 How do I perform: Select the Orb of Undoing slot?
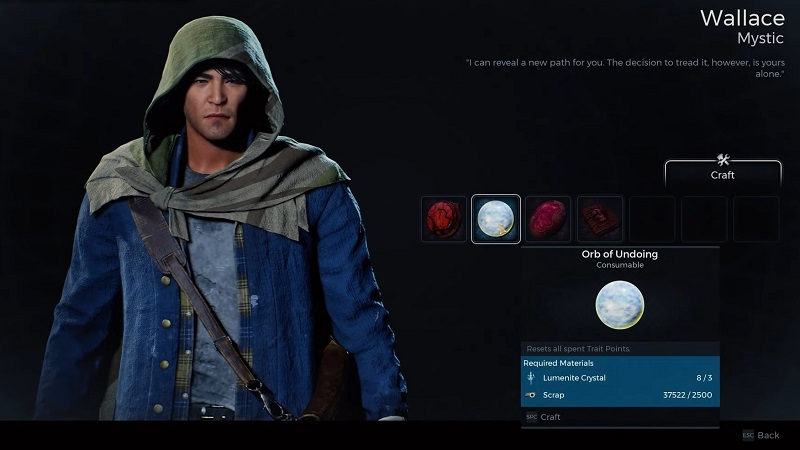coord(495,219)
